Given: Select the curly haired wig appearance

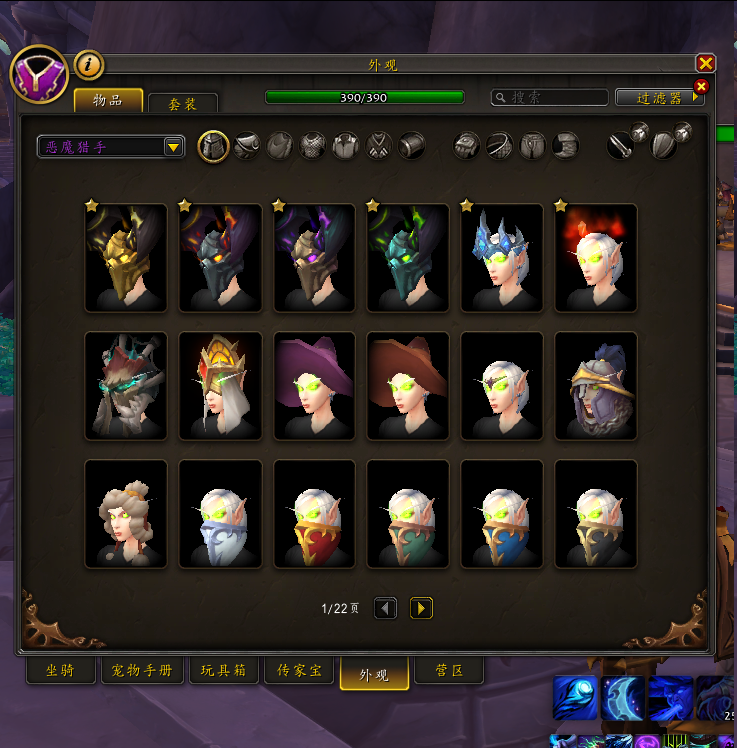Looking at the screenshot, I should click(x=126, y=514).
